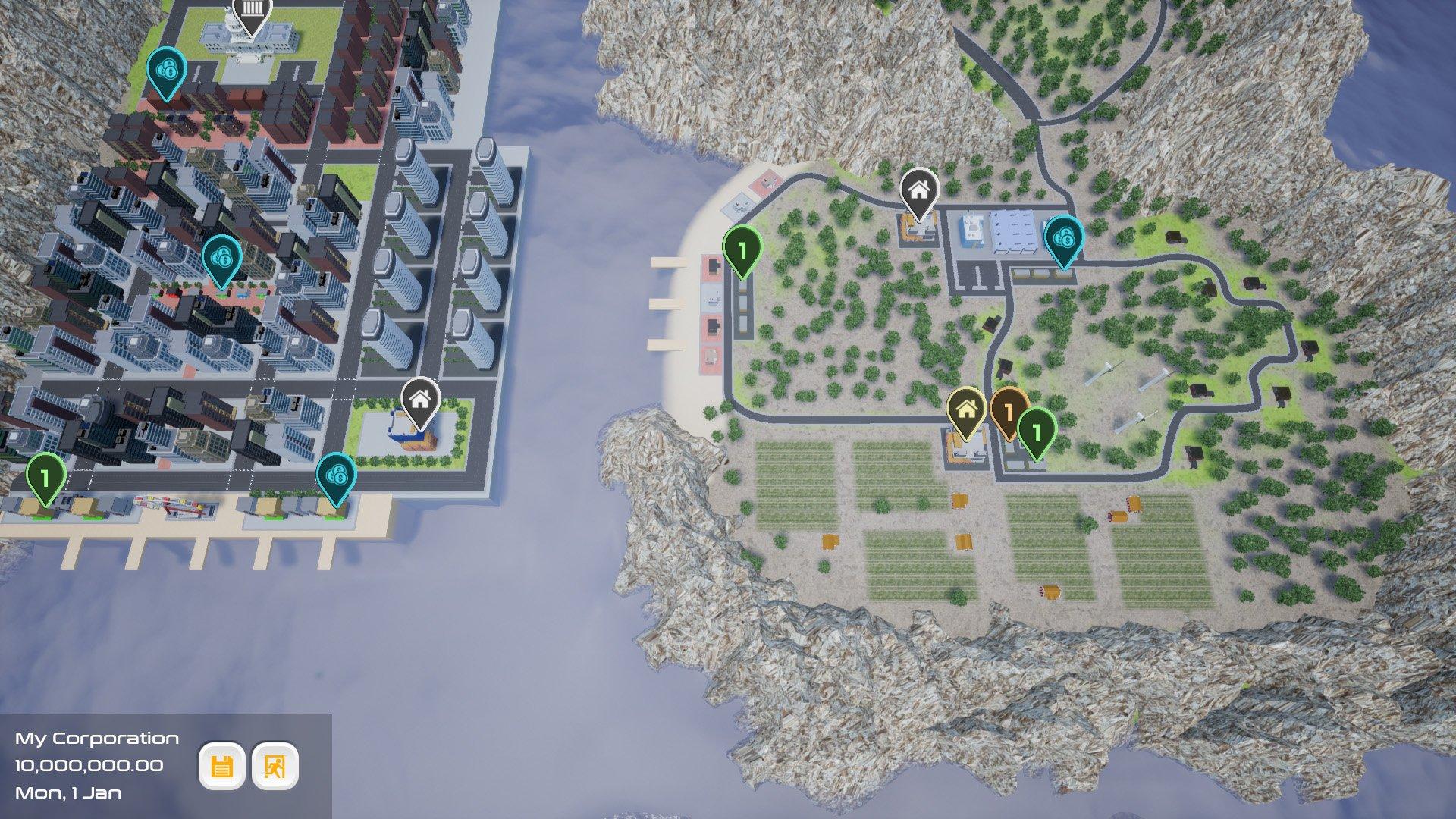Screen dimensions: 1456x819
Task: Click the teal coin marker on the island
Action: point(1064,240)
